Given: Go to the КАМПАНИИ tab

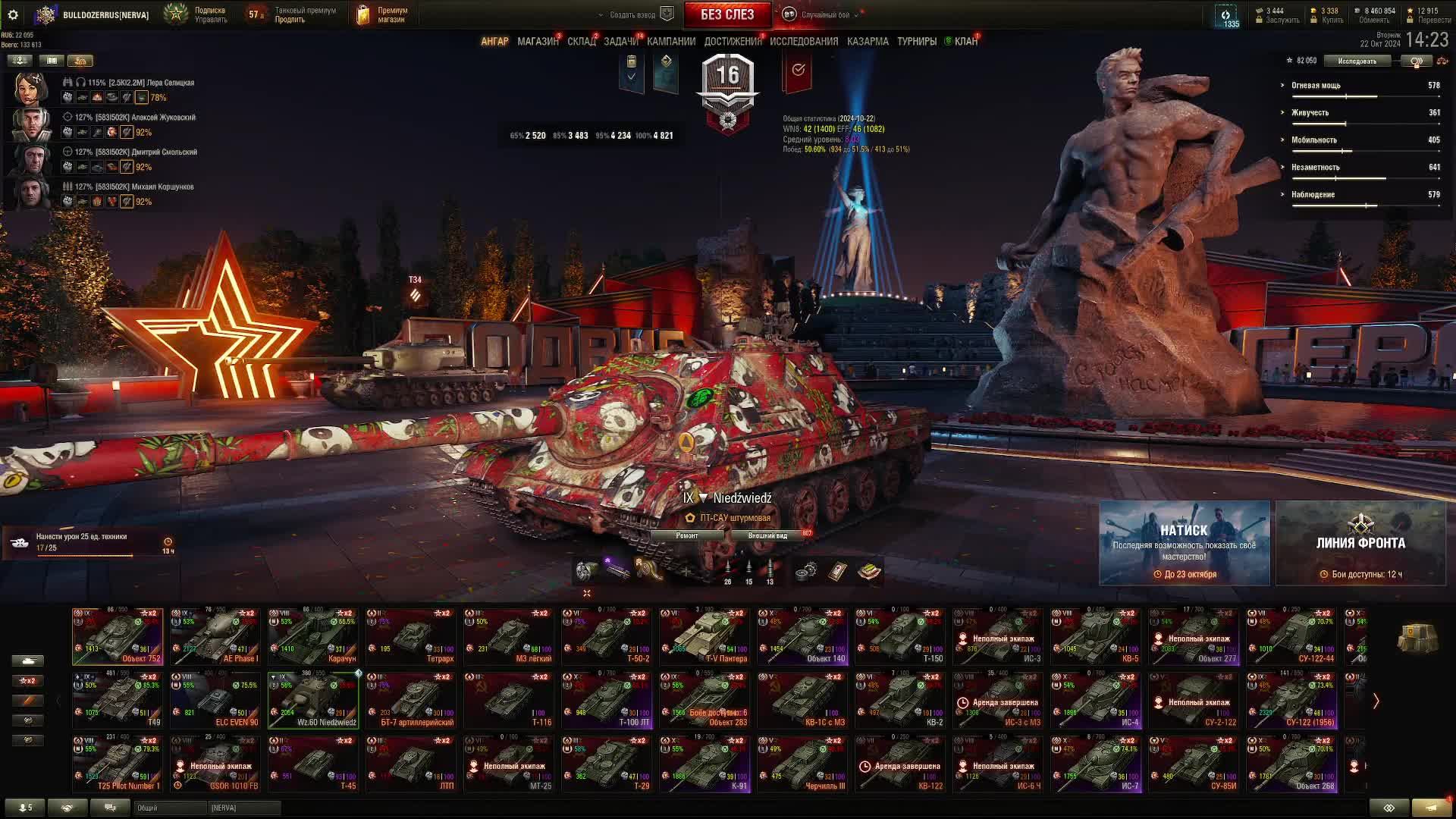Looking at the screenshot, I should pos(670,42).
